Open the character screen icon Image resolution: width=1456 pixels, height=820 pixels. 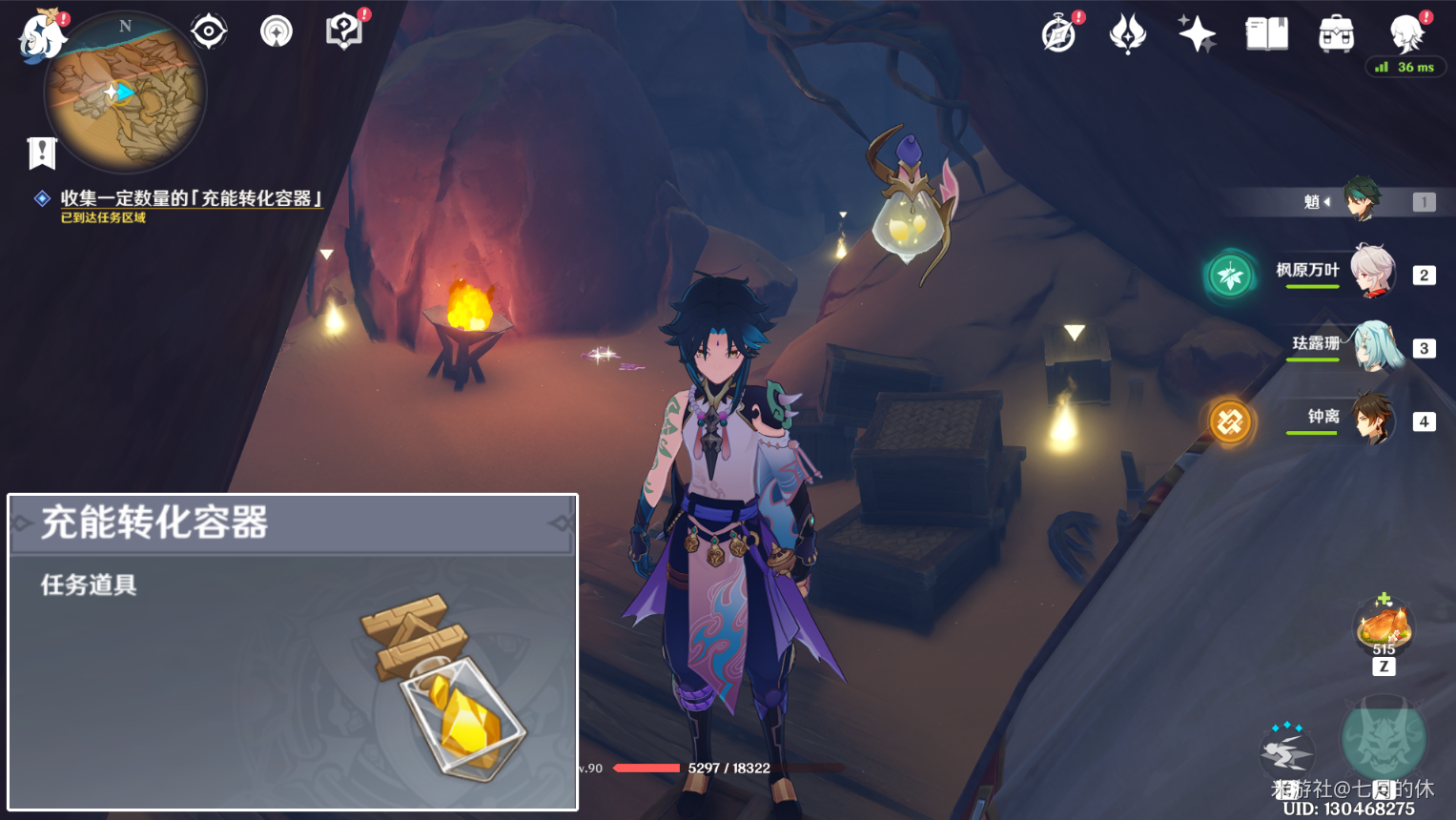1406,34
